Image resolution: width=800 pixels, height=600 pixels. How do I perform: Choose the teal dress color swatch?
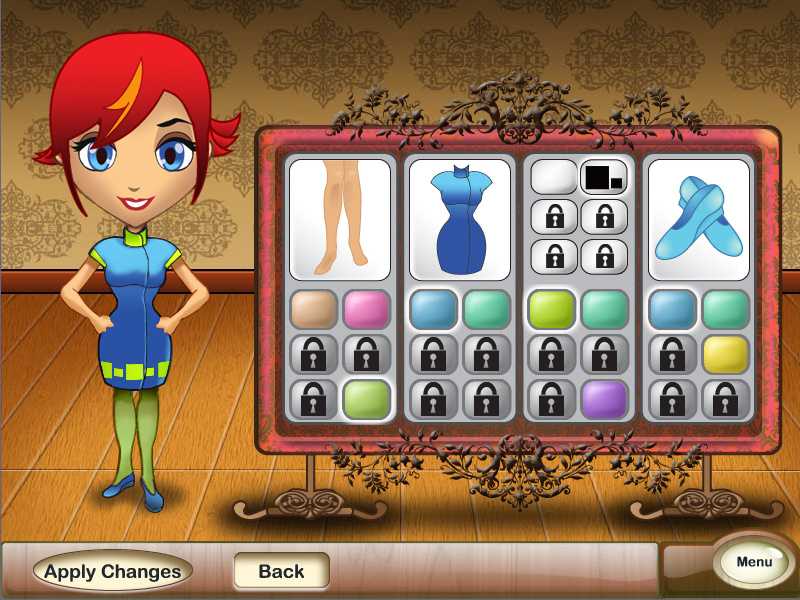tap(486, 310)
